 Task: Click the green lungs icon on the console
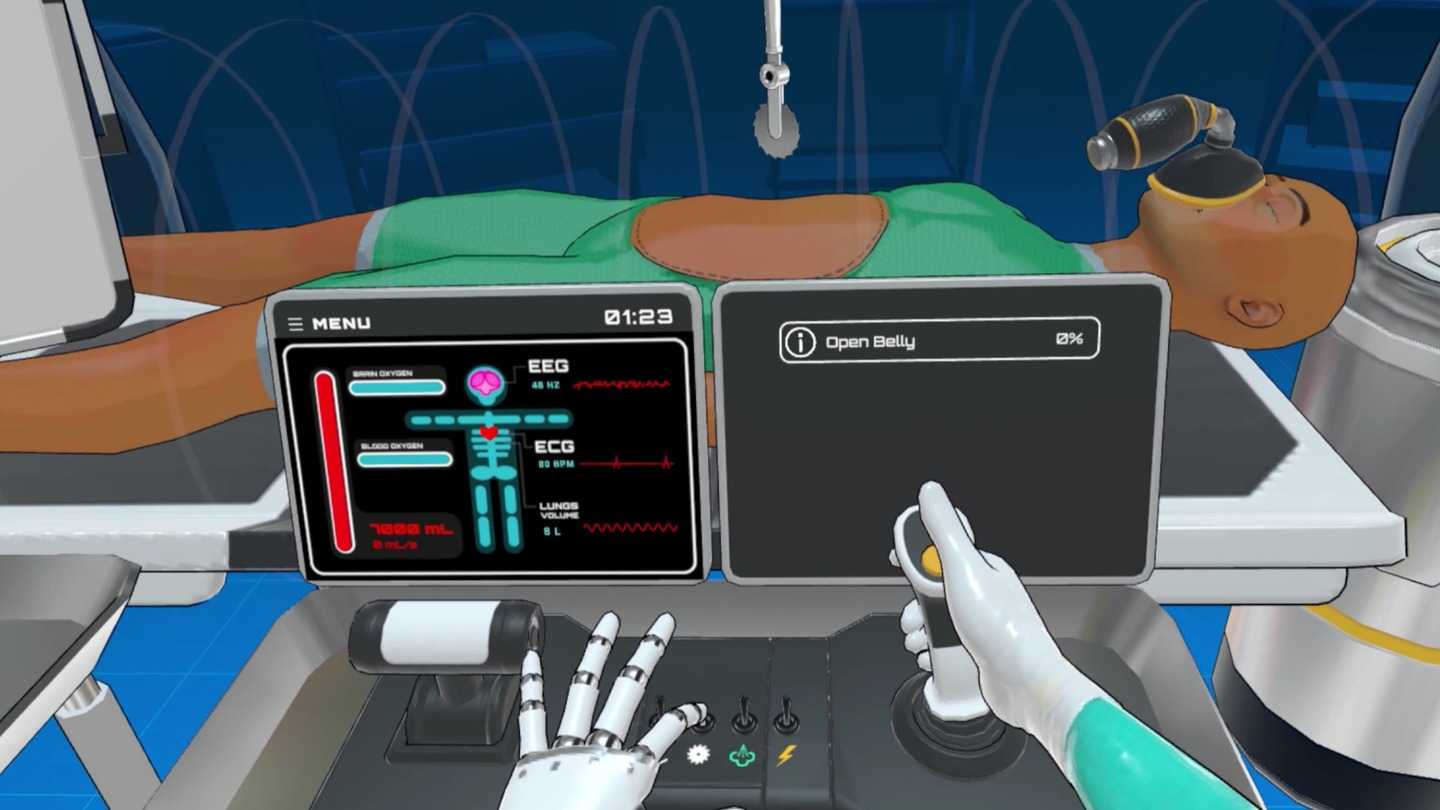(742, 755)
